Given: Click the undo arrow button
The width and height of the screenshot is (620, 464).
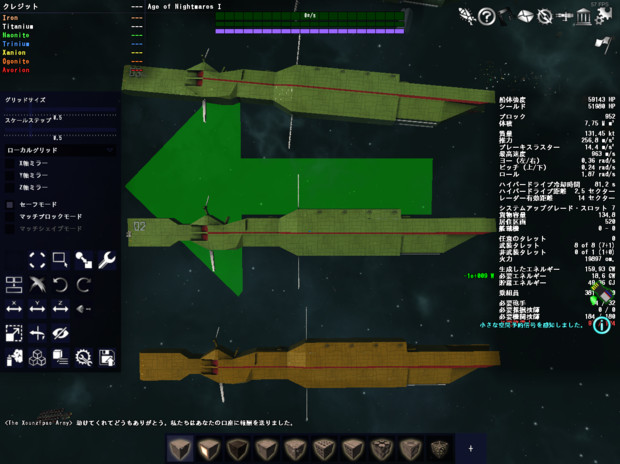Looking at the screenshot, I should (x=60, y=285).
